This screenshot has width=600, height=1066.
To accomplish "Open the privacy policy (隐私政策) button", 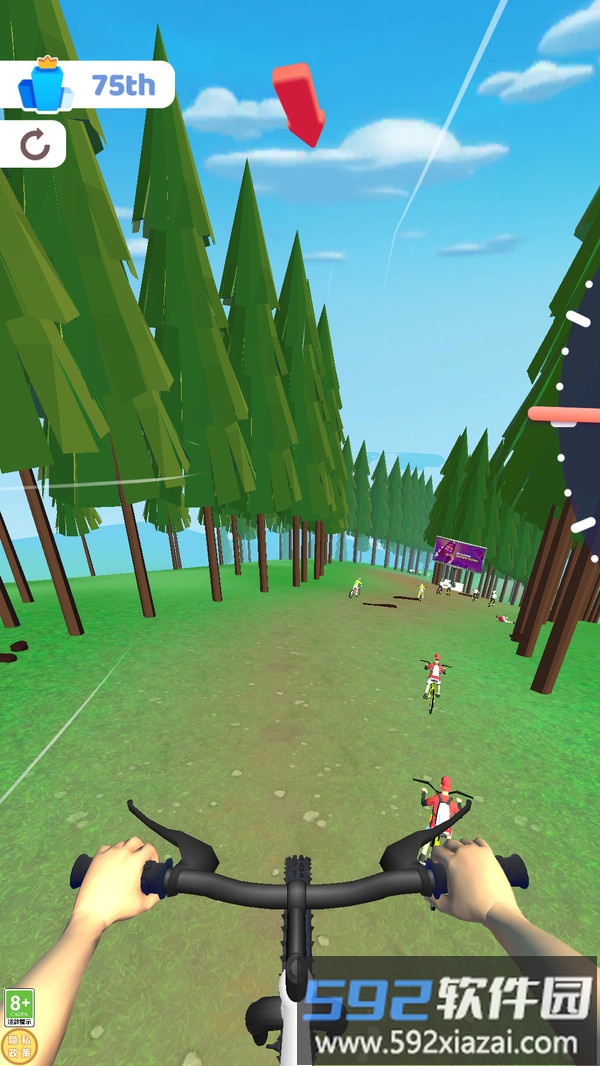I will tap(19, 1046).
